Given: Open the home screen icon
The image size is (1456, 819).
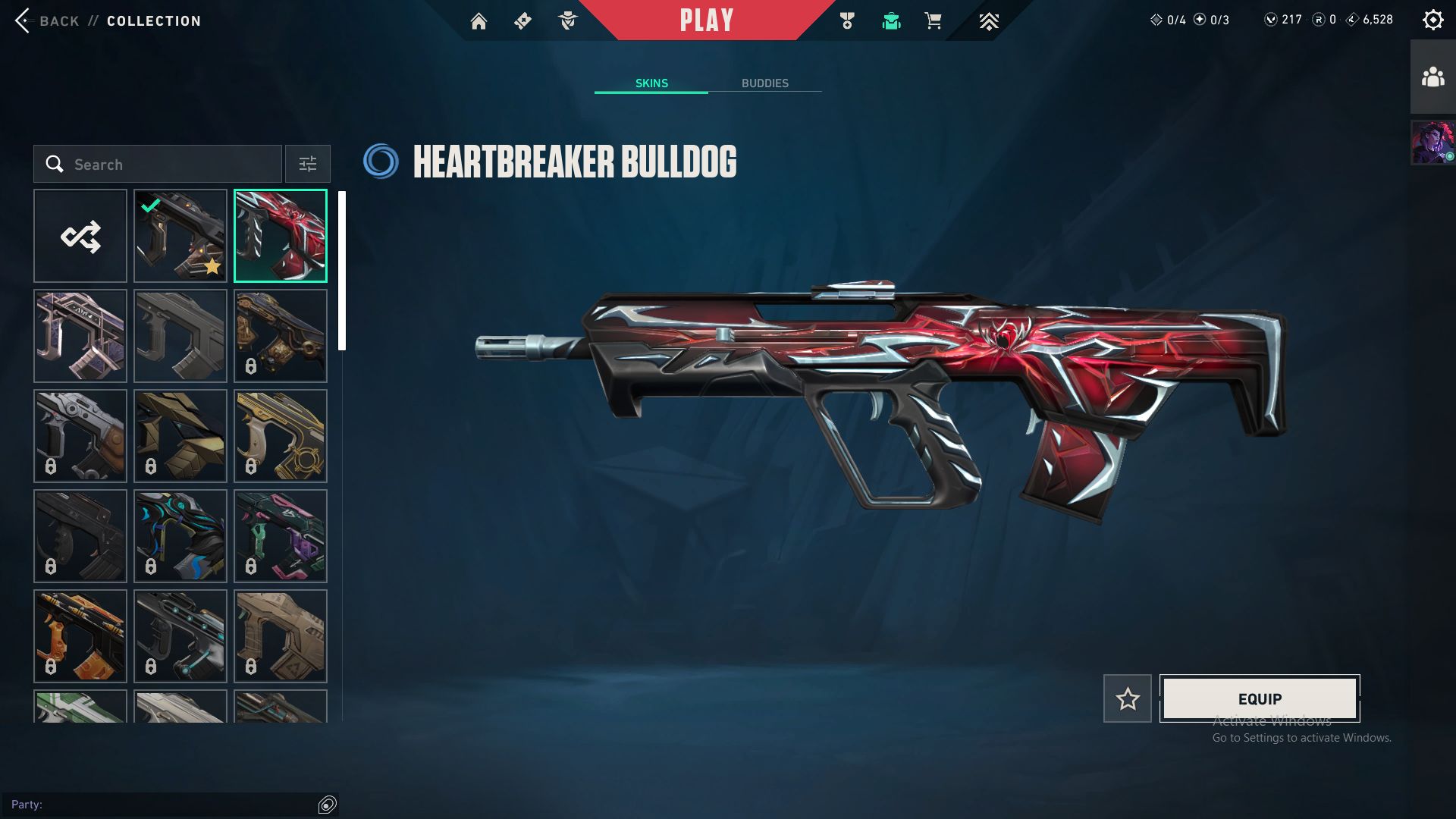Looking at the screenshot, I should click(x=479, y=21).
